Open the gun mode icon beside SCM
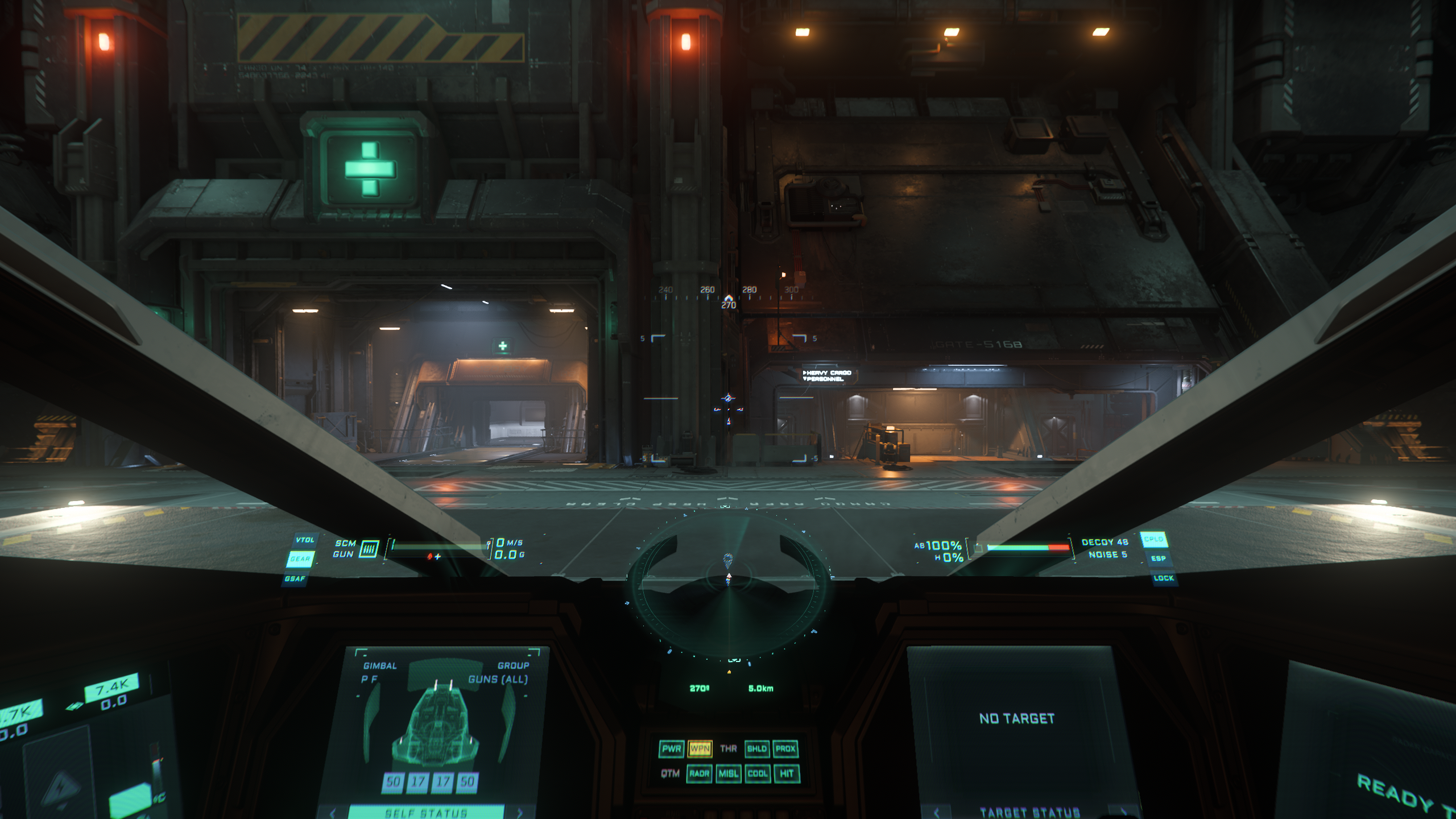1456x819 pixels. (x=369, y=548)
